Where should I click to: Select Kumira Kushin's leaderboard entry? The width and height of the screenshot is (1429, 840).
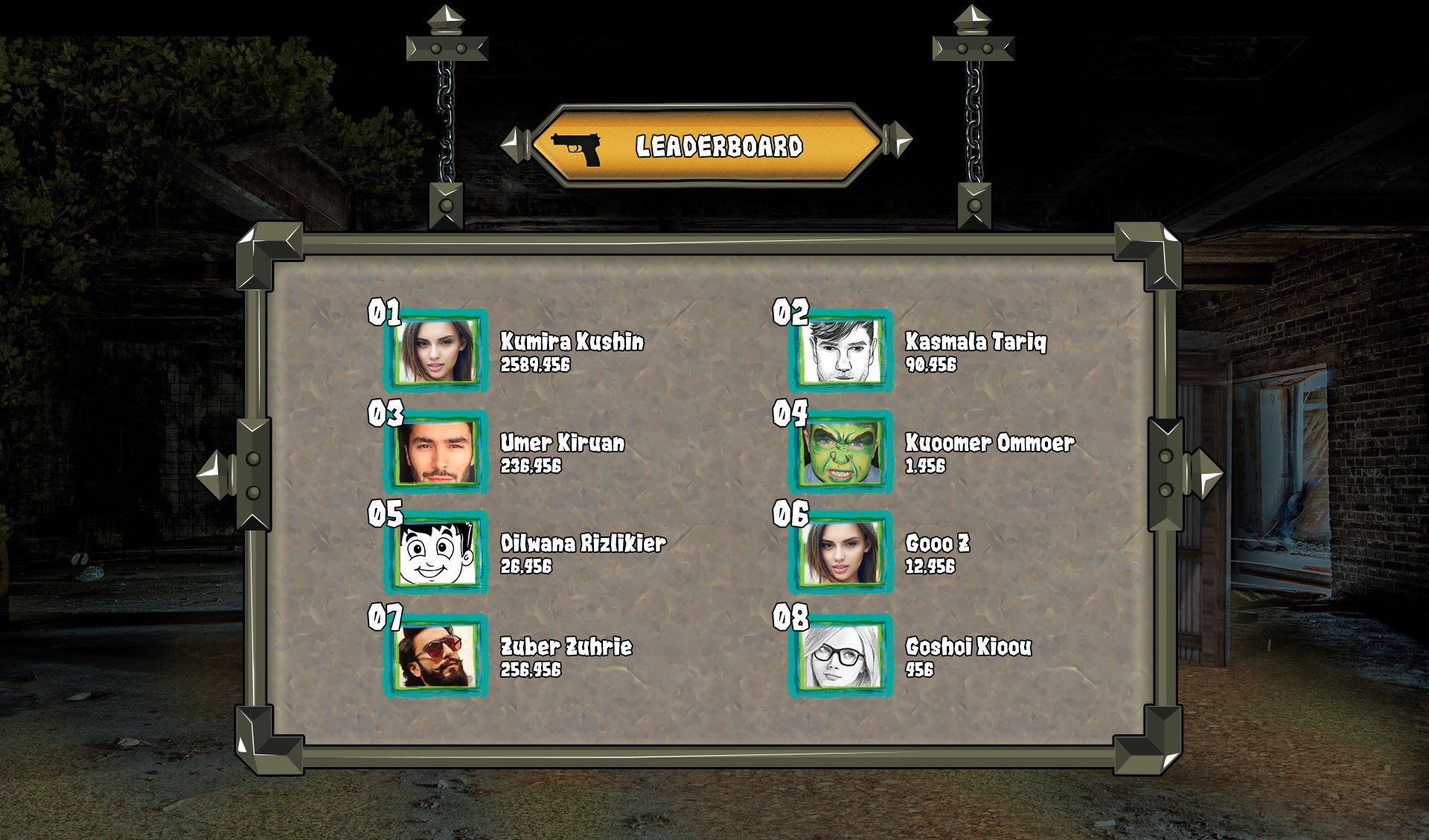pos(571,342)
